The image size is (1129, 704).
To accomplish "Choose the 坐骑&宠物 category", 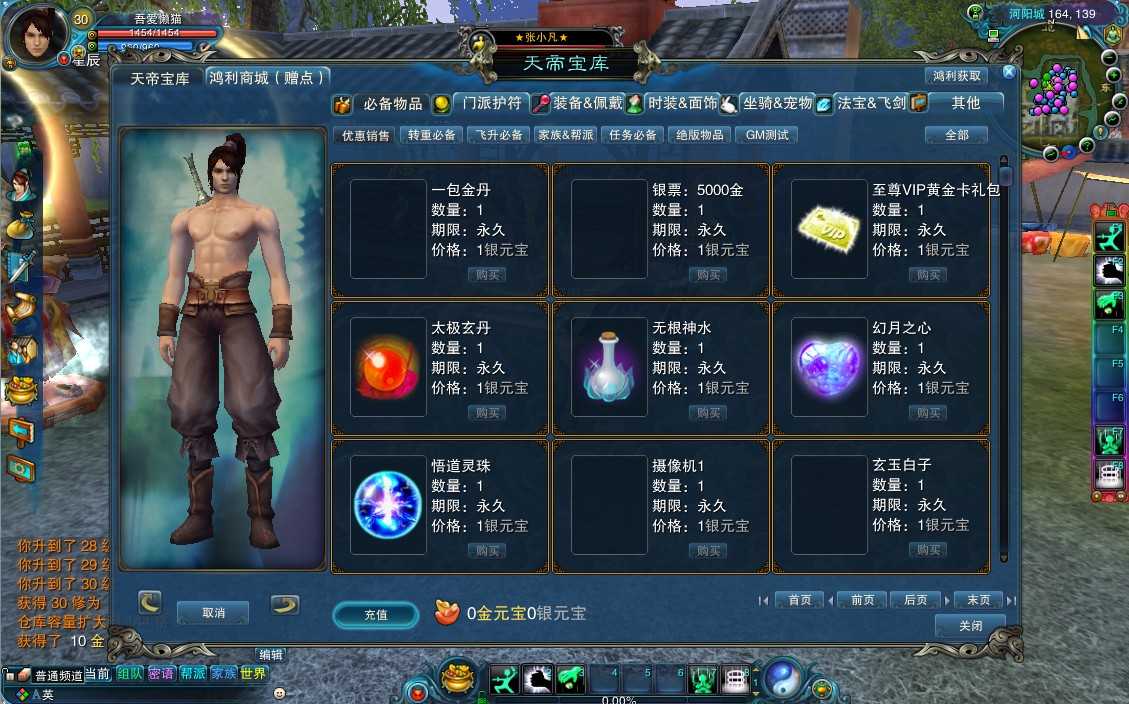I will (777, 103).
